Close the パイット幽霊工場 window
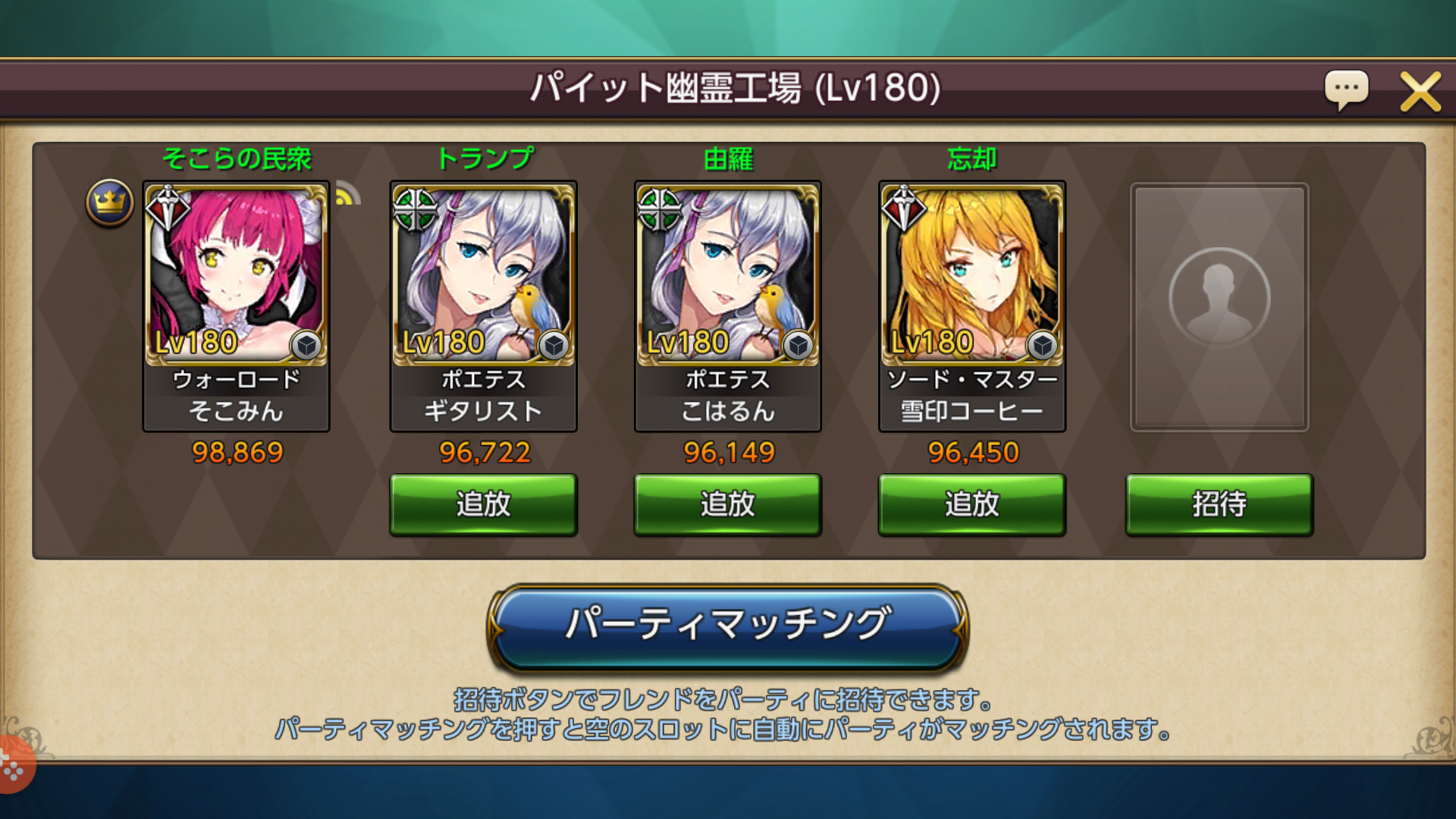The height and width of the screenshot is (819, 1456). [1420, 90]
